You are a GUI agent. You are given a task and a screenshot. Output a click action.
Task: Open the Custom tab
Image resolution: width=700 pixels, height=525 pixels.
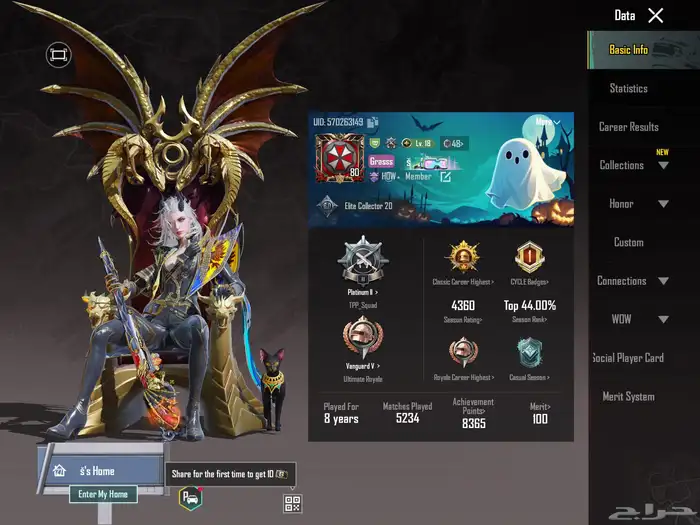629,242
